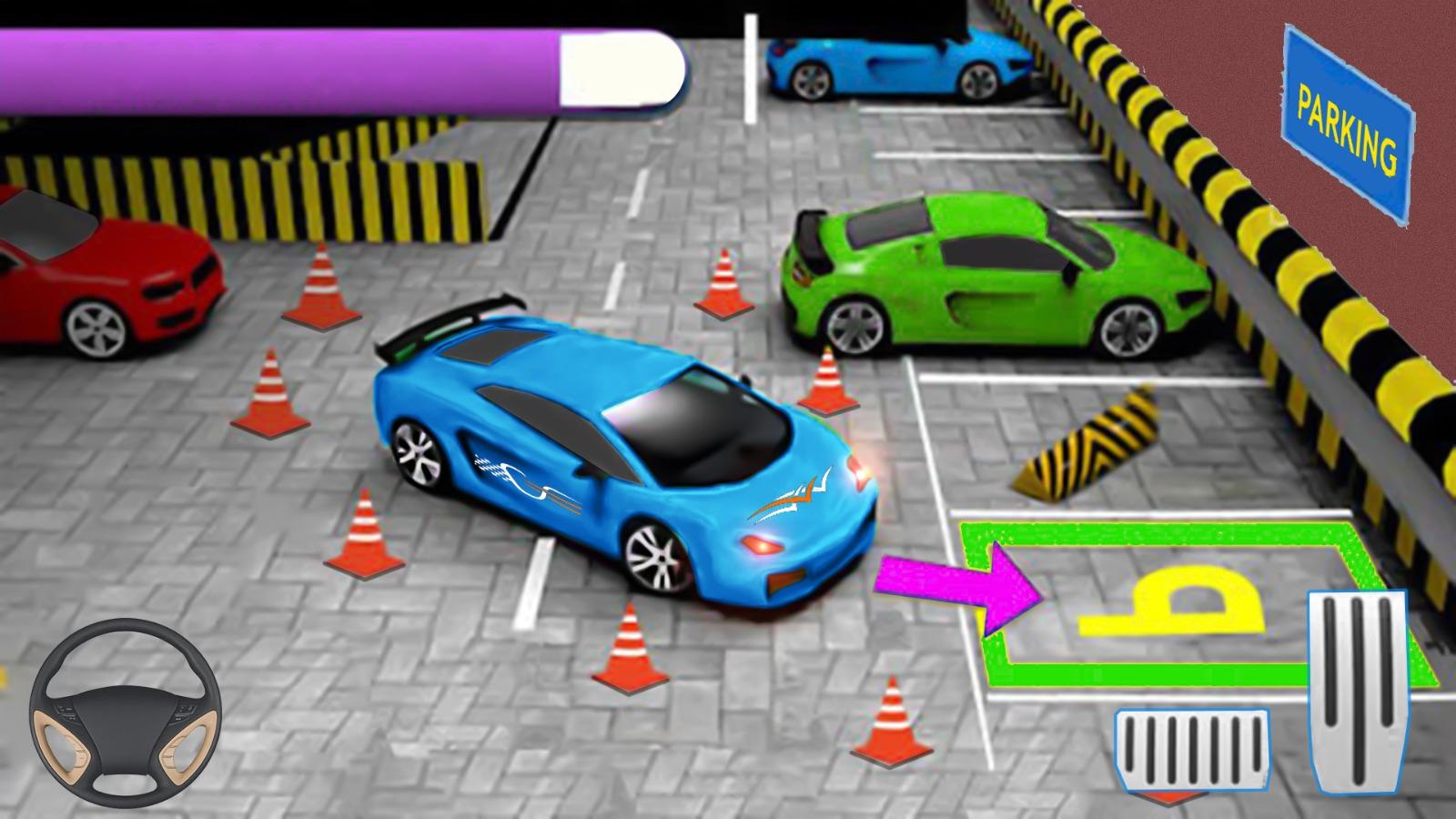The height and width of the screenshot is (819, 1456).
Task: Click the purple progress bar
Action: pos(273,64)
